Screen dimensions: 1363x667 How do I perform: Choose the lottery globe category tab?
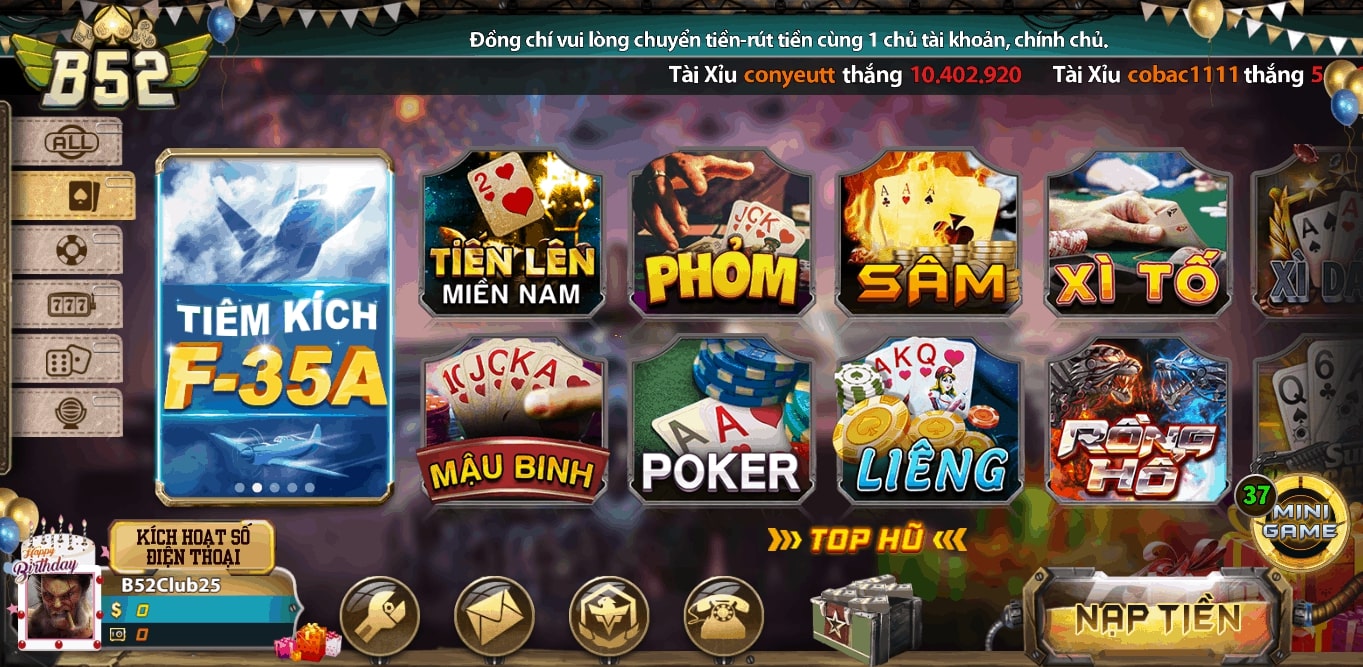point(70,412)
